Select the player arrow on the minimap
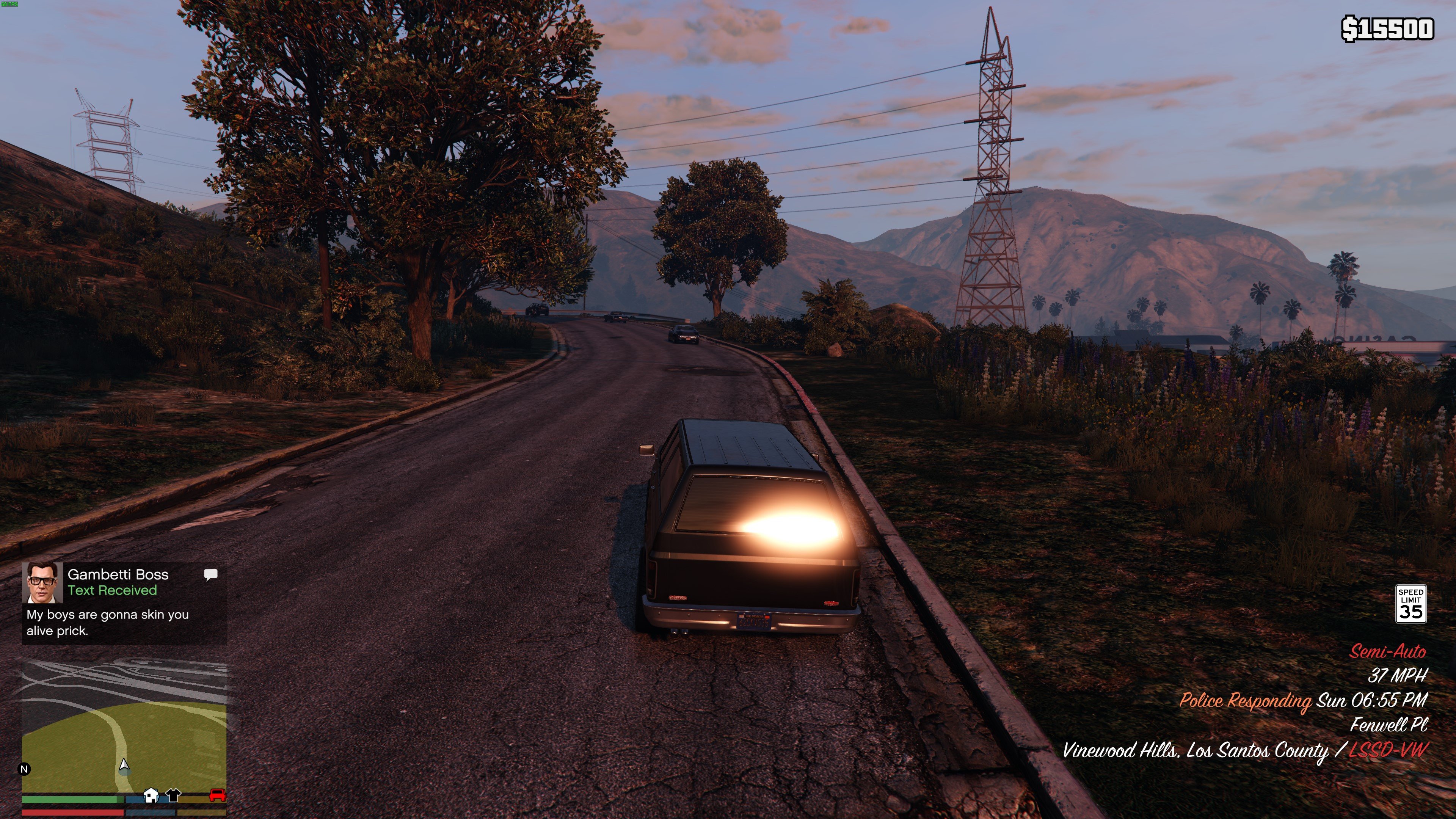1456x819 pixels. 124,765
